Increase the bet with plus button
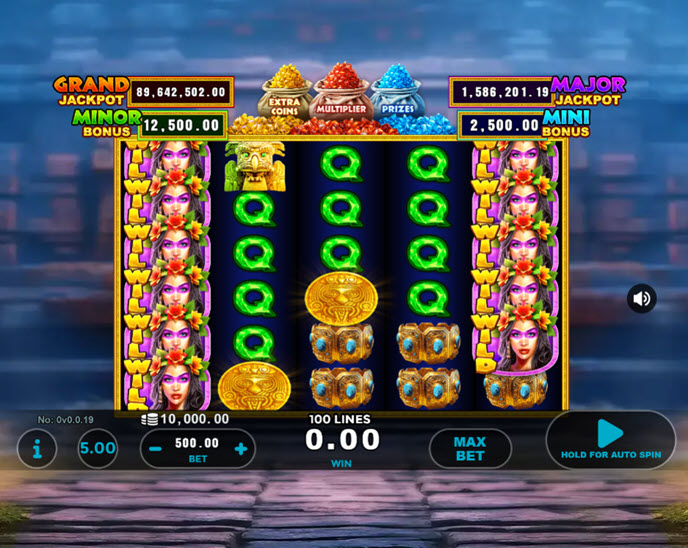Screen dimensions: 688x548 click(241, 449)
